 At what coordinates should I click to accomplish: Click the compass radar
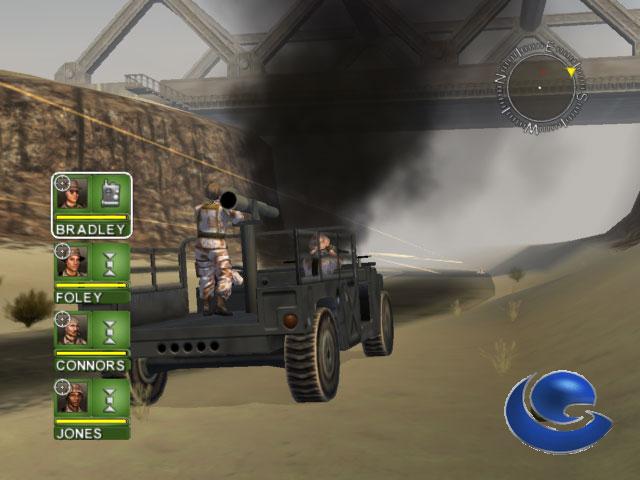540,89
